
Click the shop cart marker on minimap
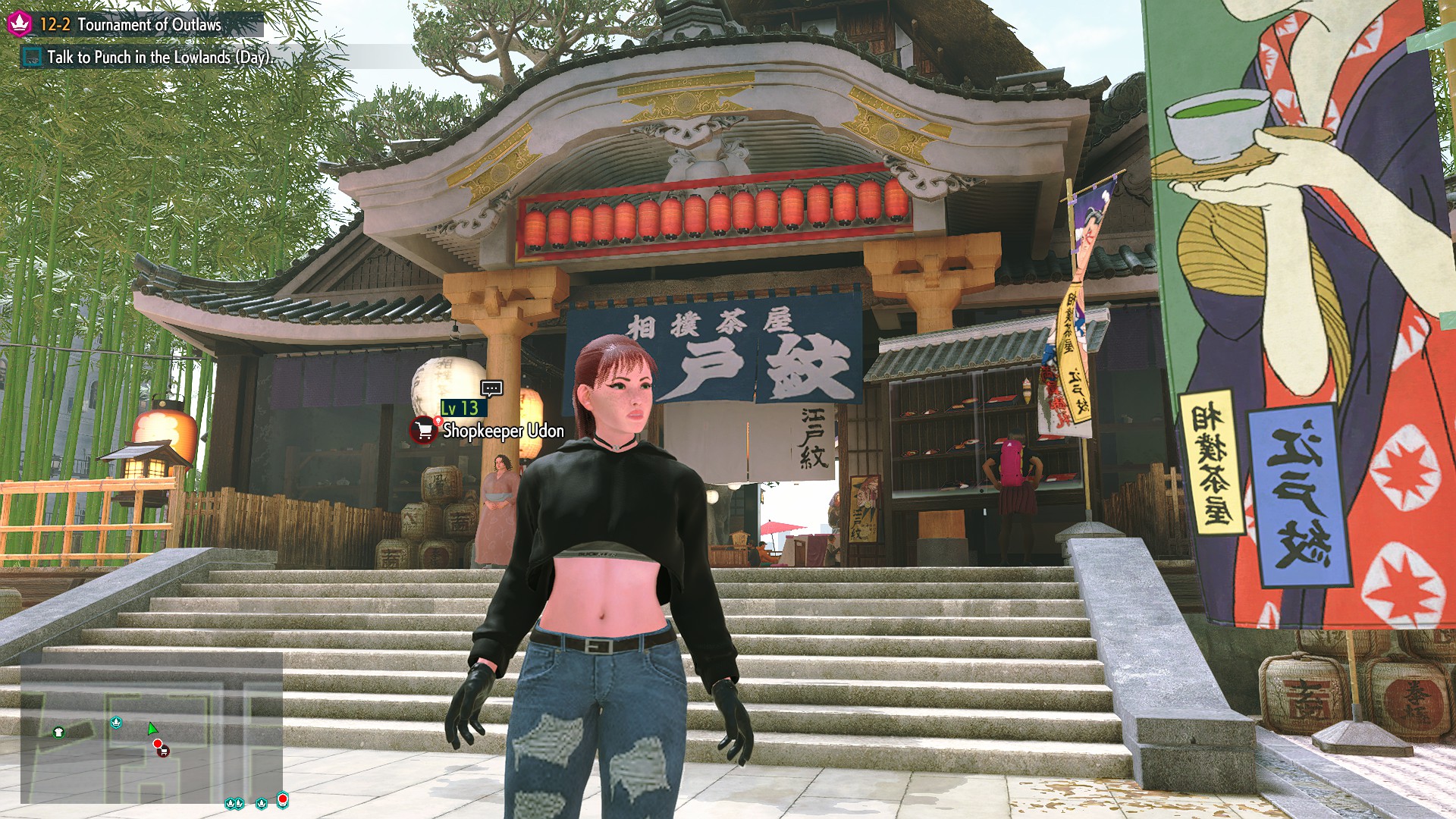163,751
